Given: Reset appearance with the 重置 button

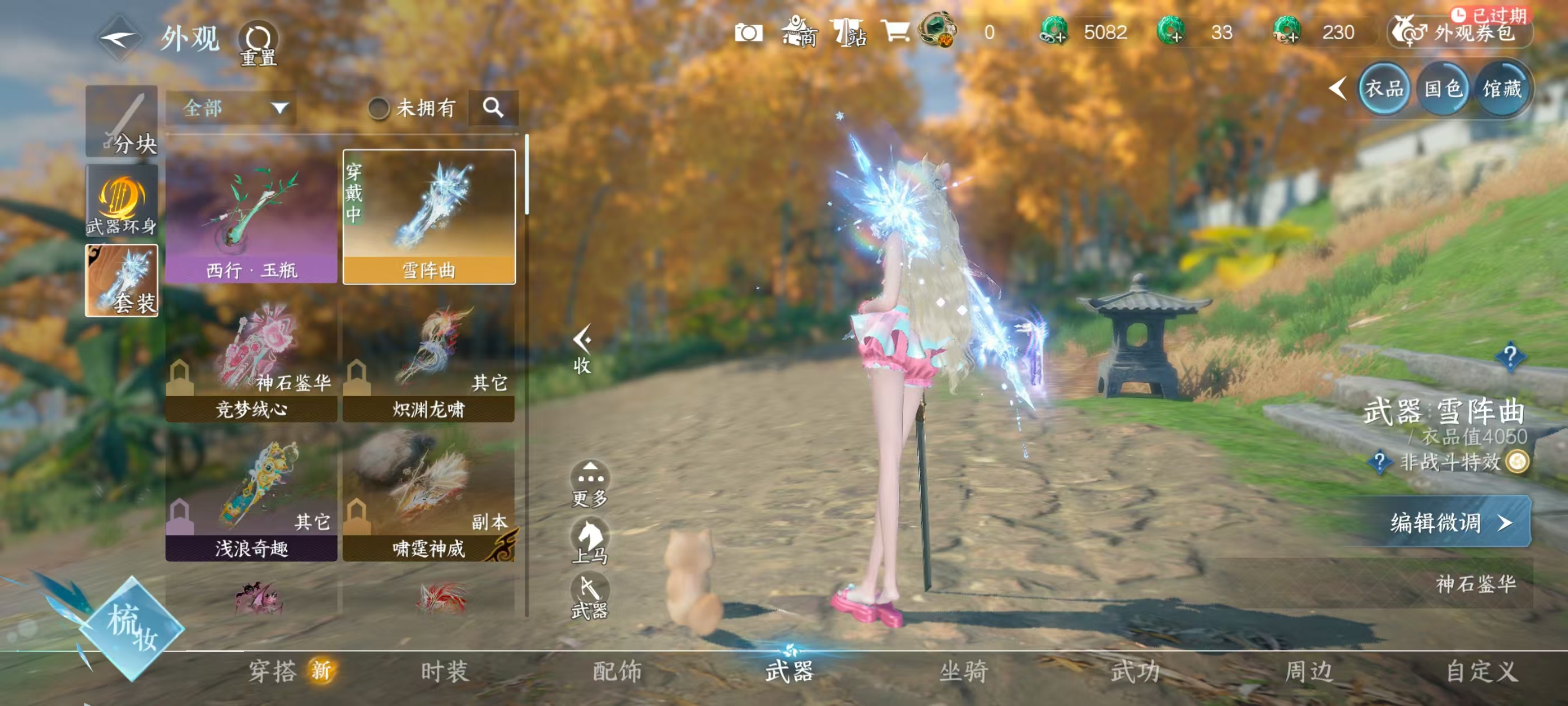Looking at the screenshot, I should coord(258,44).
